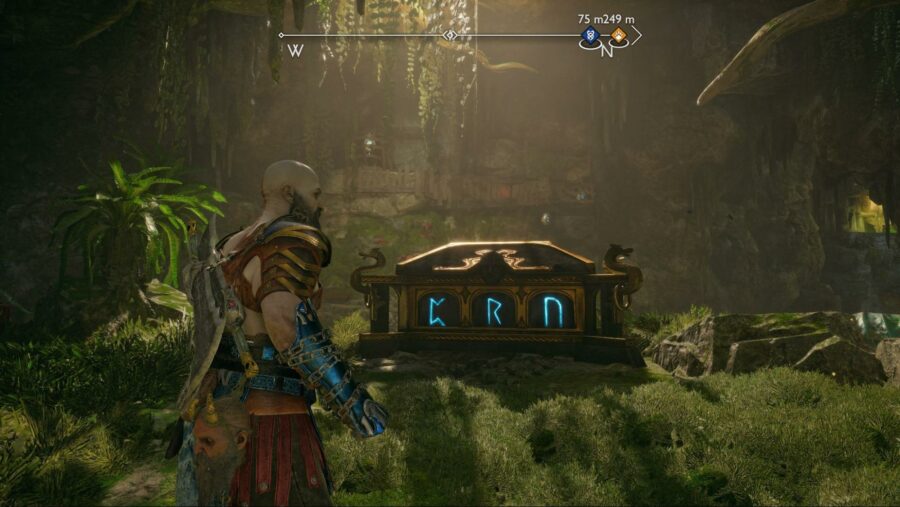Select the orange objective marker on the compass
This screenshot has height=507, width=900.
[x=619, y=36]
